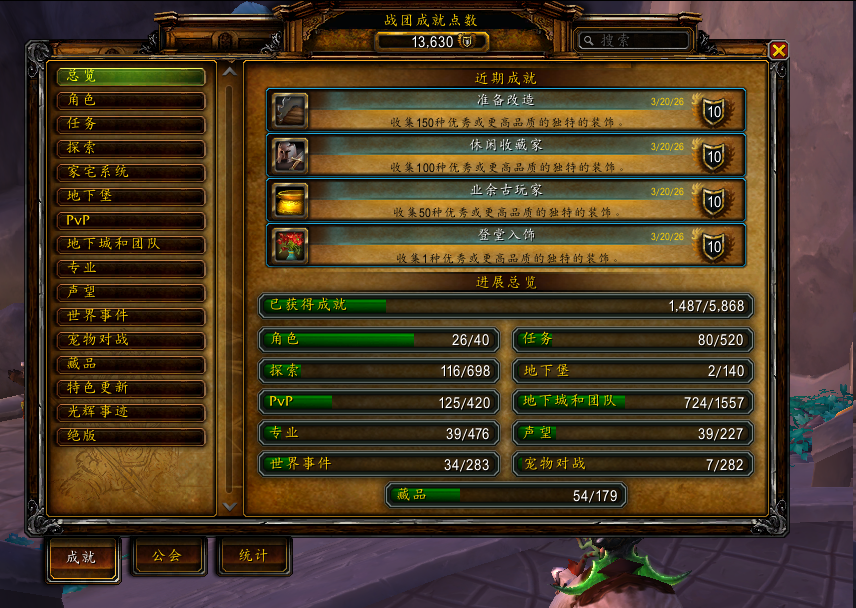This screenshot has height=608, width=856.
Task: Open 地下城和团队 category in sidebar
Action: (x=130, y=244)
